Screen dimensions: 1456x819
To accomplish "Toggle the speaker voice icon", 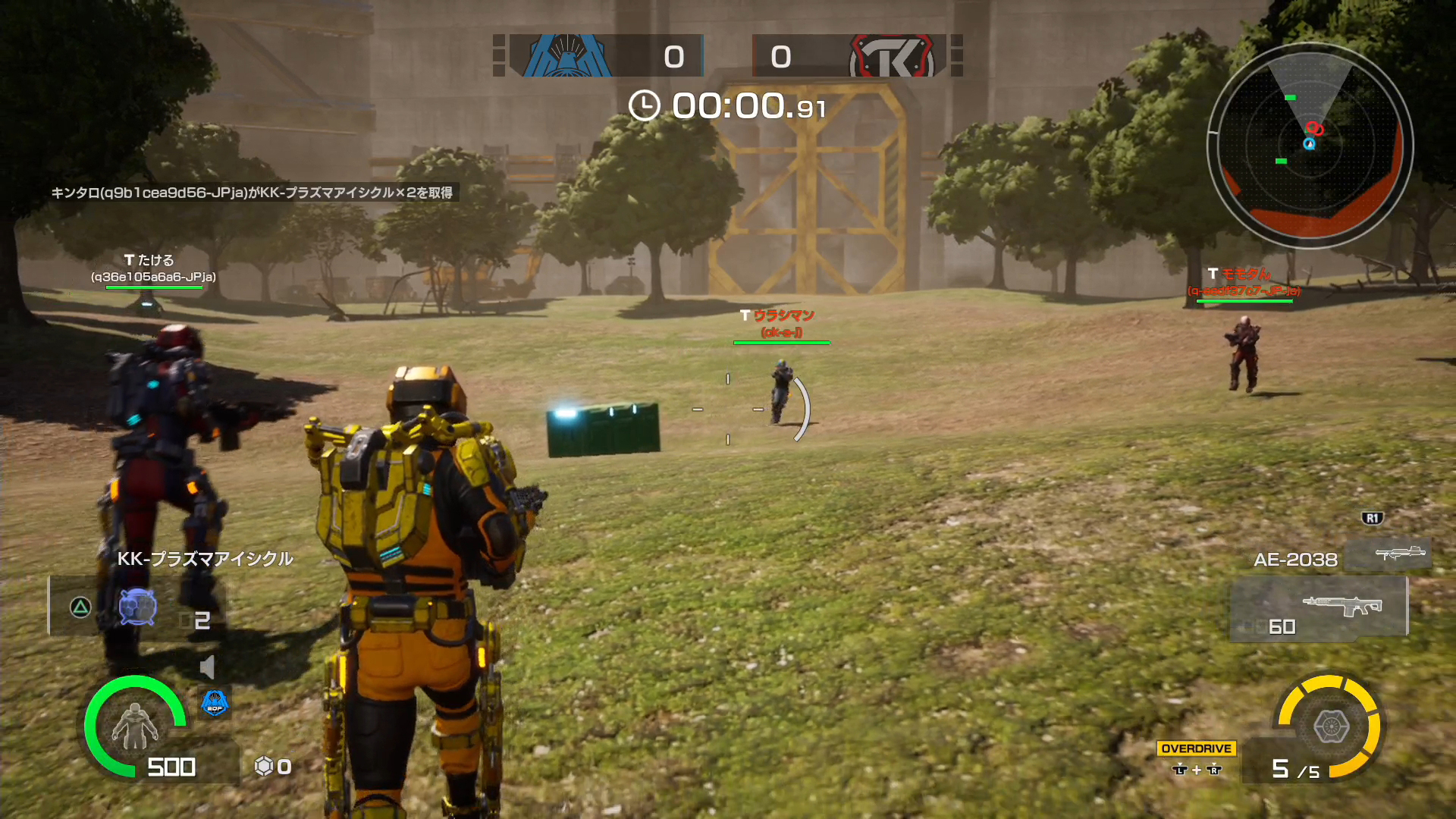I will [207, 667].
